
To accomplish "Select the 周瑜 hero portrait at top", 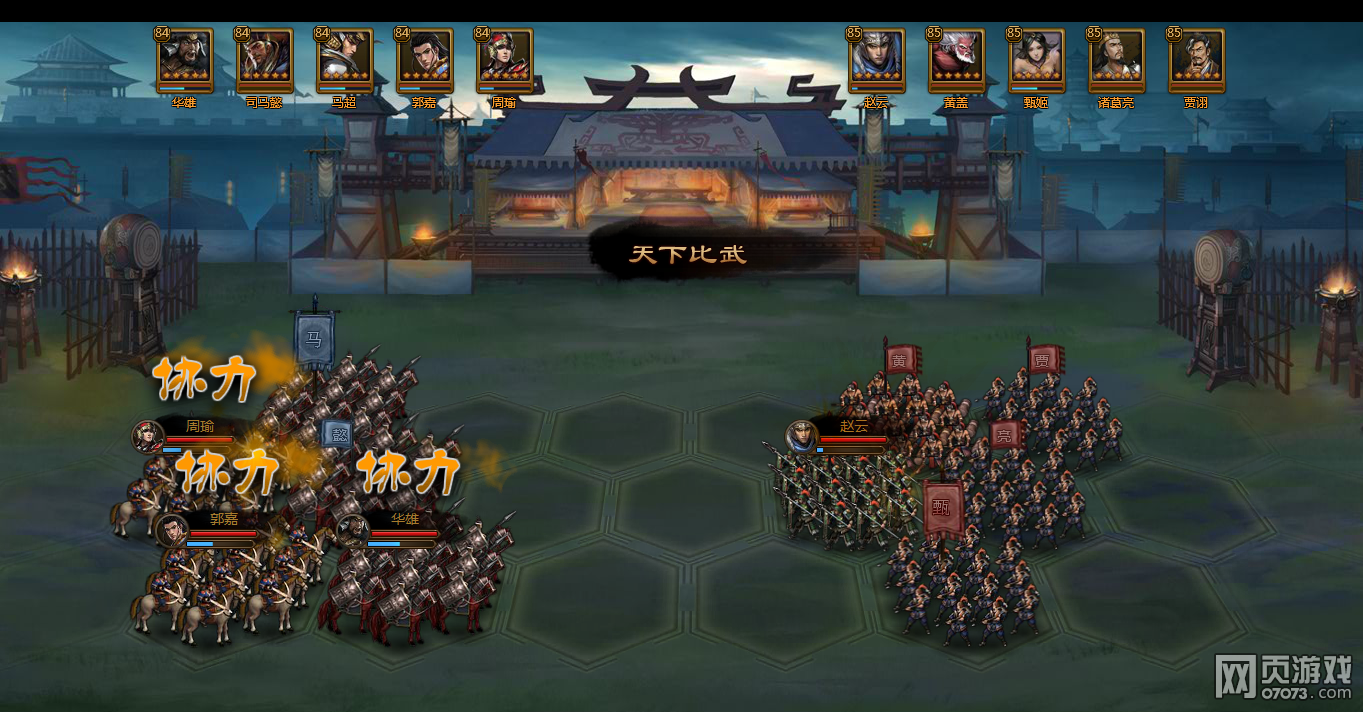I will coord(505,59).
